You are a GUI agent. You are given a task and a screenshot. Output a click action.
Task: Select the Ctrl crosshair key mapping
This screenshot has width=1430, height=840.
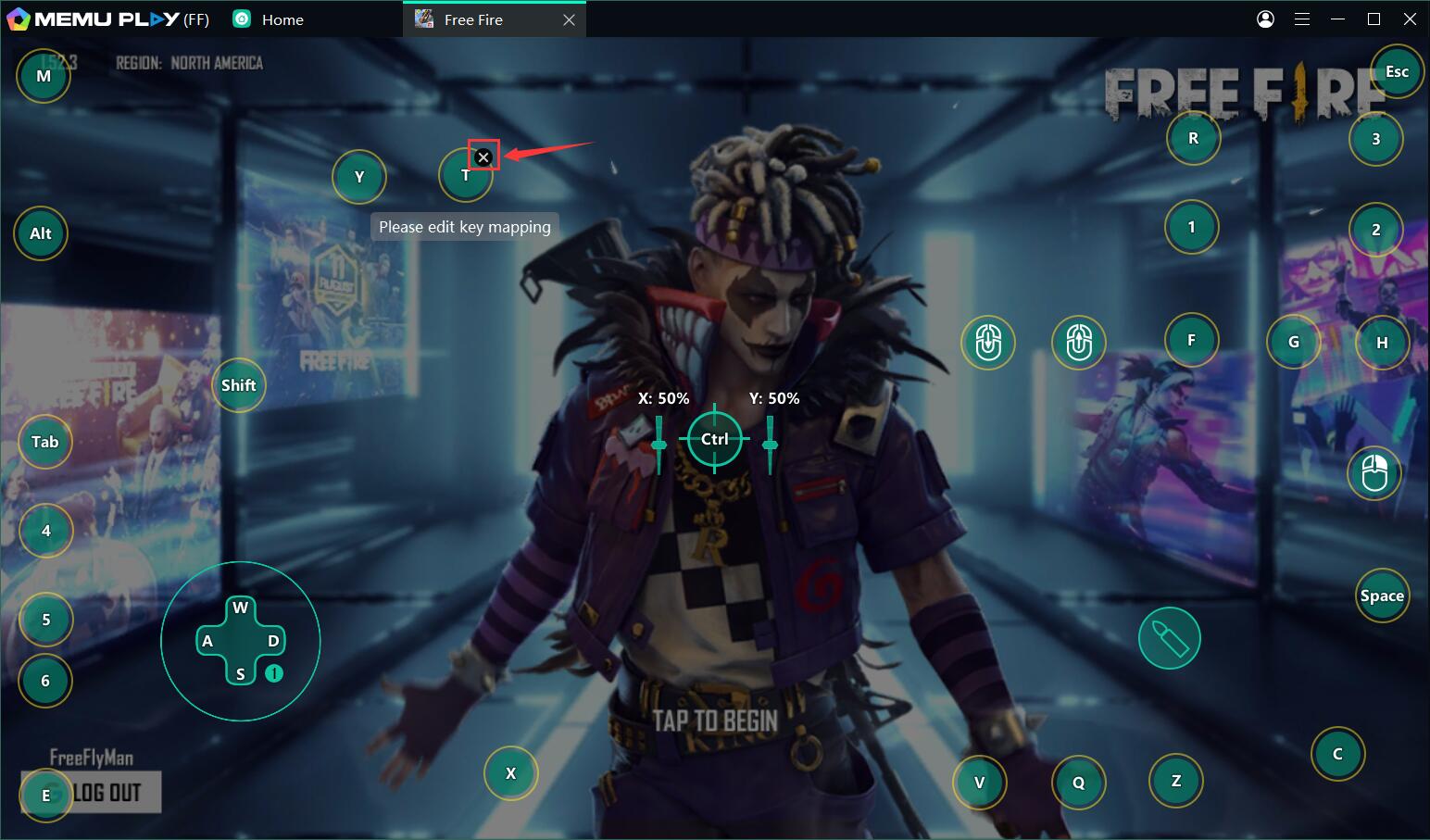click(714, 439)
